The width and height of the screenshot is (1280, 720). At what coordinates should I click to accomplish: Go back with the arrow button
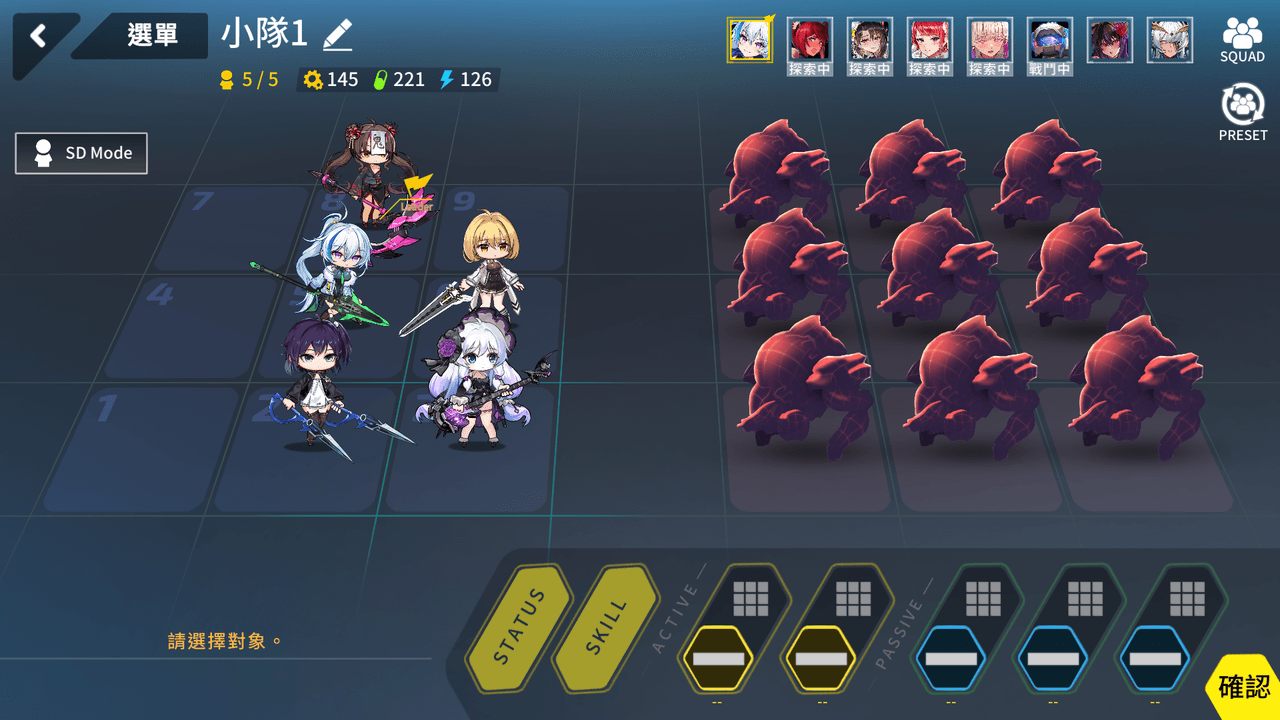coord(38,37)
